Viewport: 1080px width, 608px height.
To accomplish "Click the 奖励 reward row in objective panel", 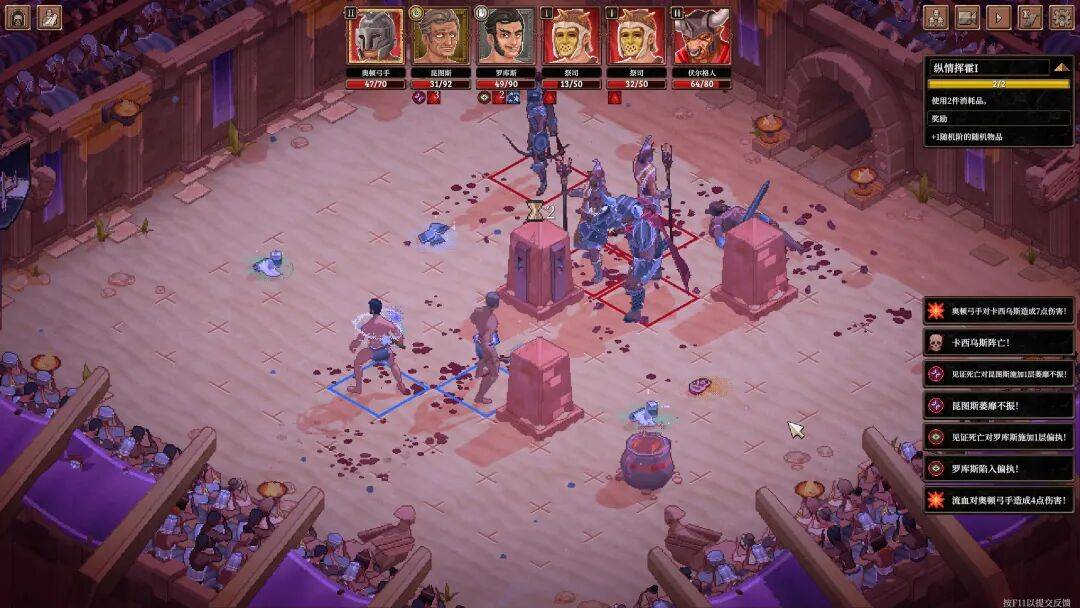I will pyautogui.click(x=1000, y=118).
